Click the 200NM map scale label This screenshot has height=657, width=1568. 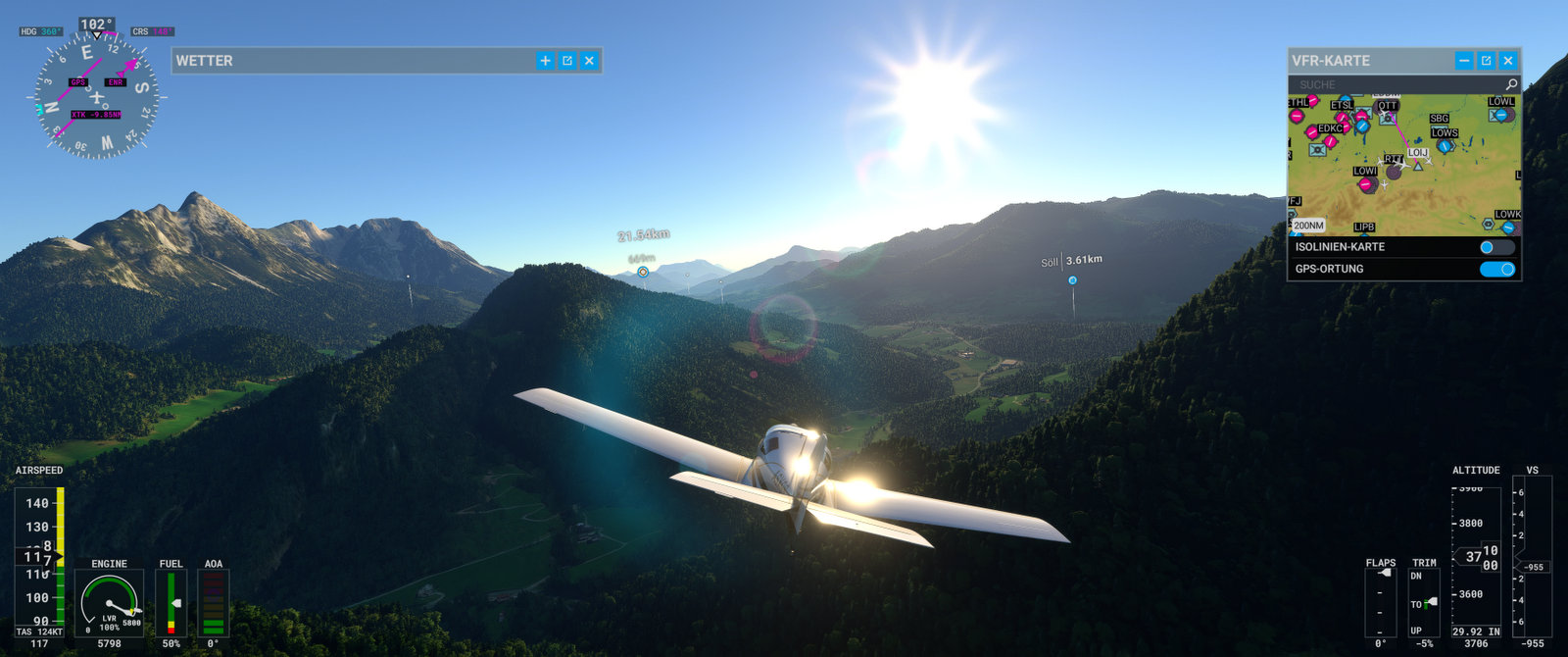point(1308,226)
